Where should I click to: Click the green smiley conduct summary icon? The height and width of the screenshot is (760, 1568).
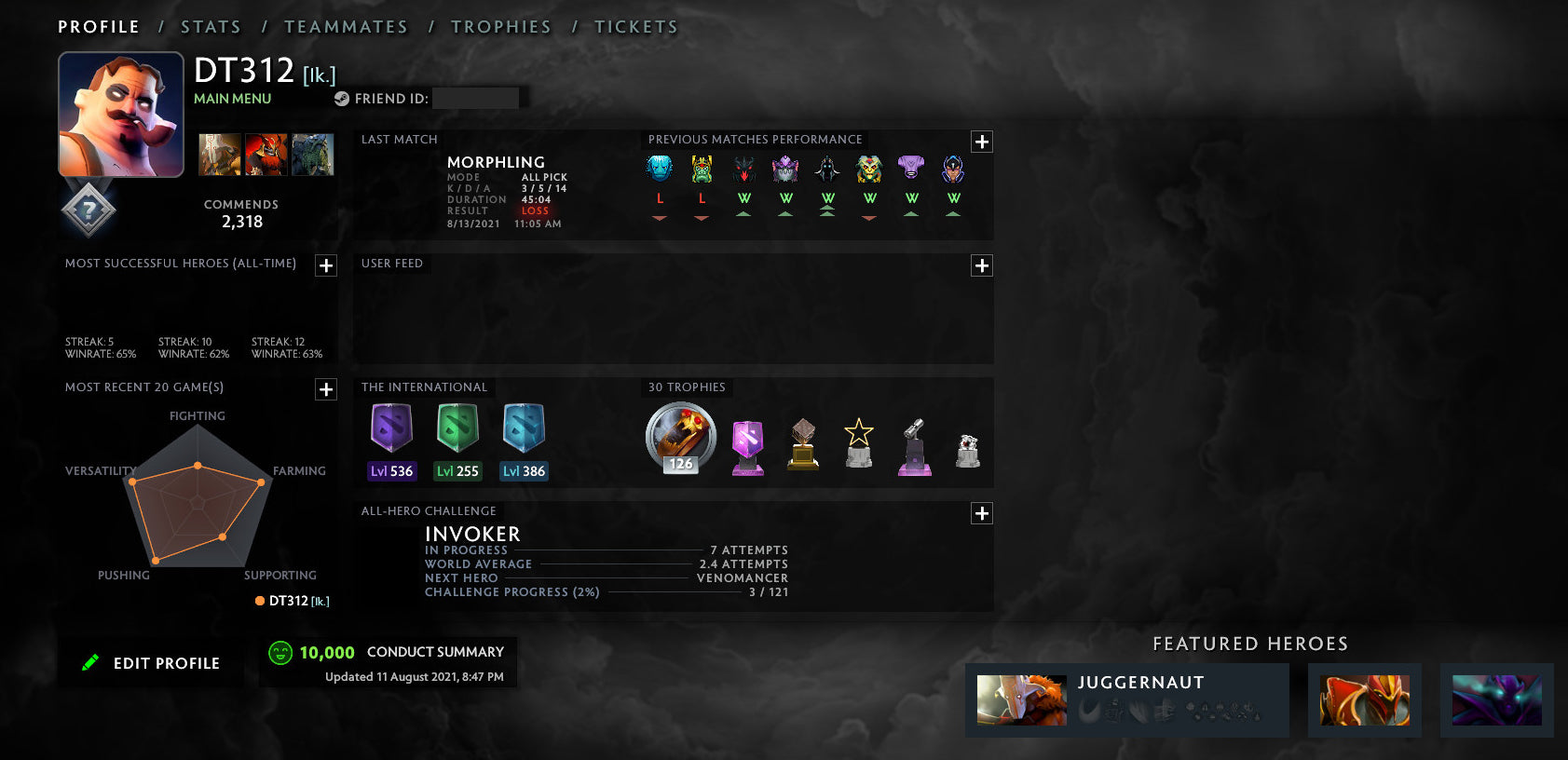click(279, 652)
